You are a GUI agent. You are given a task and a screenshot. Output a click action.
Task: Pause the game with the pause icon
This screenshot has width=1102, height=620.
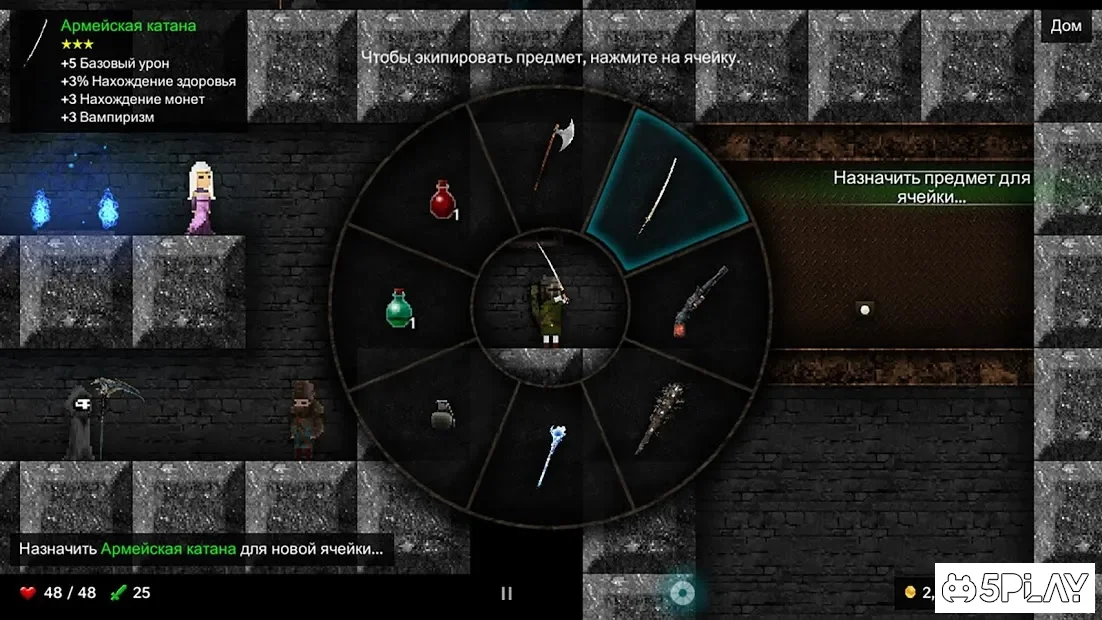(506, 593)
